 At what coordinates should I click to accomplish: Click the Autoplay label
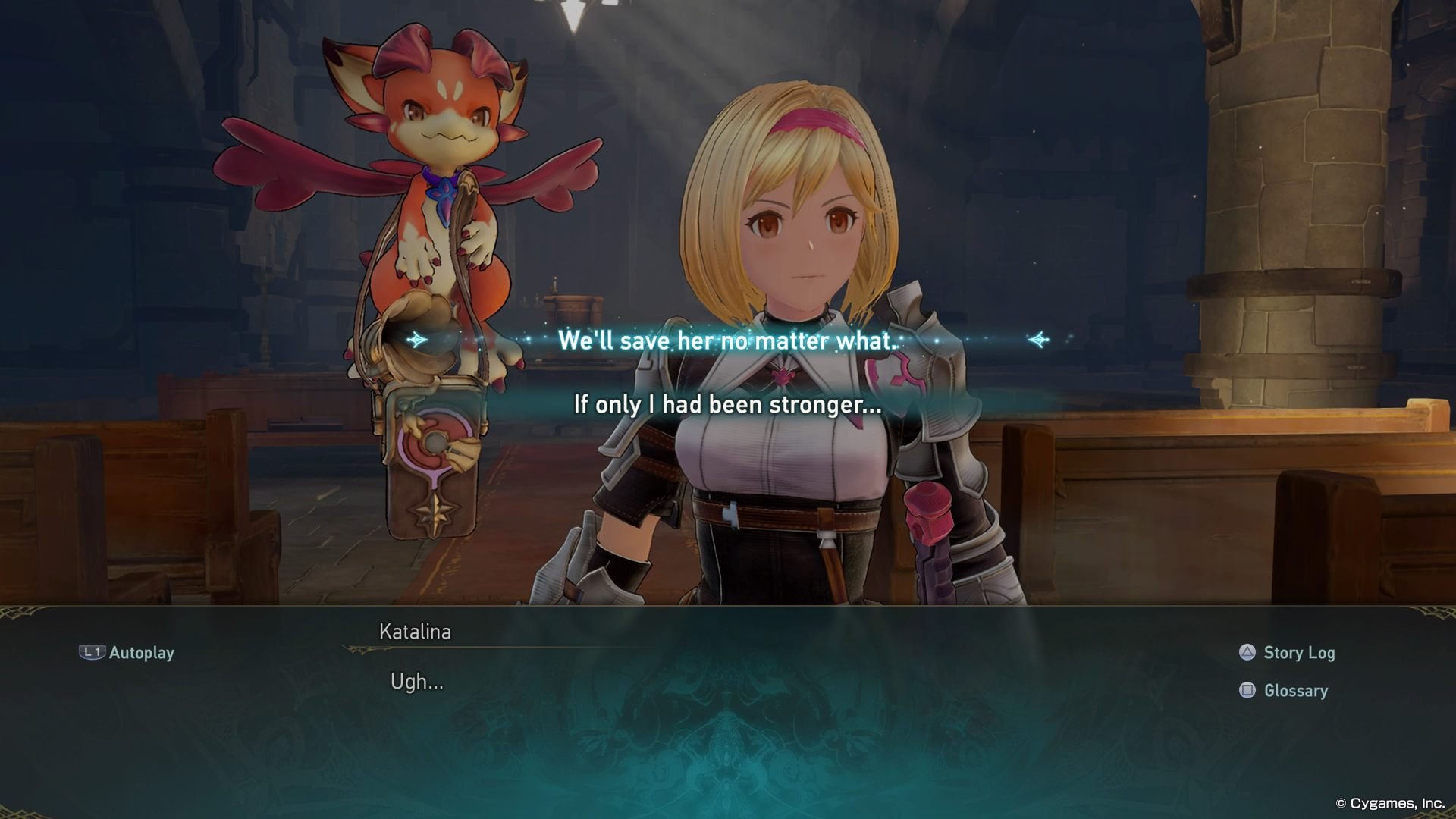141,652
